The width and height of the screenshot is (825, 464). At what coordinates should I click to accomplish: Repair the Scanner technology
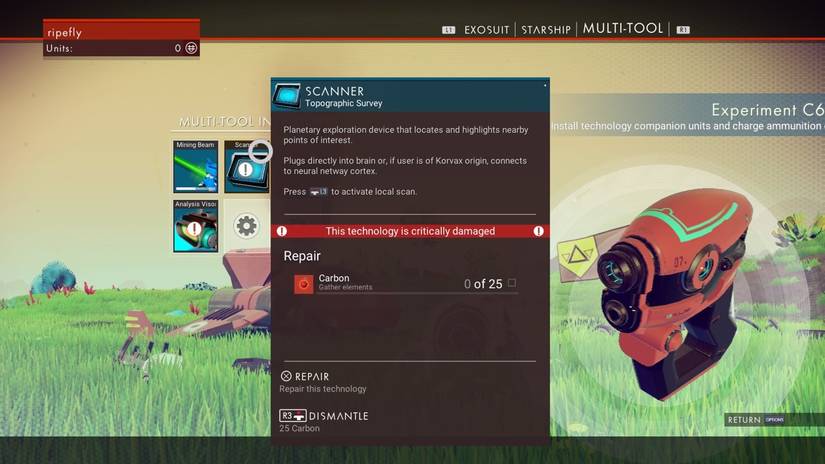point(311,376)
